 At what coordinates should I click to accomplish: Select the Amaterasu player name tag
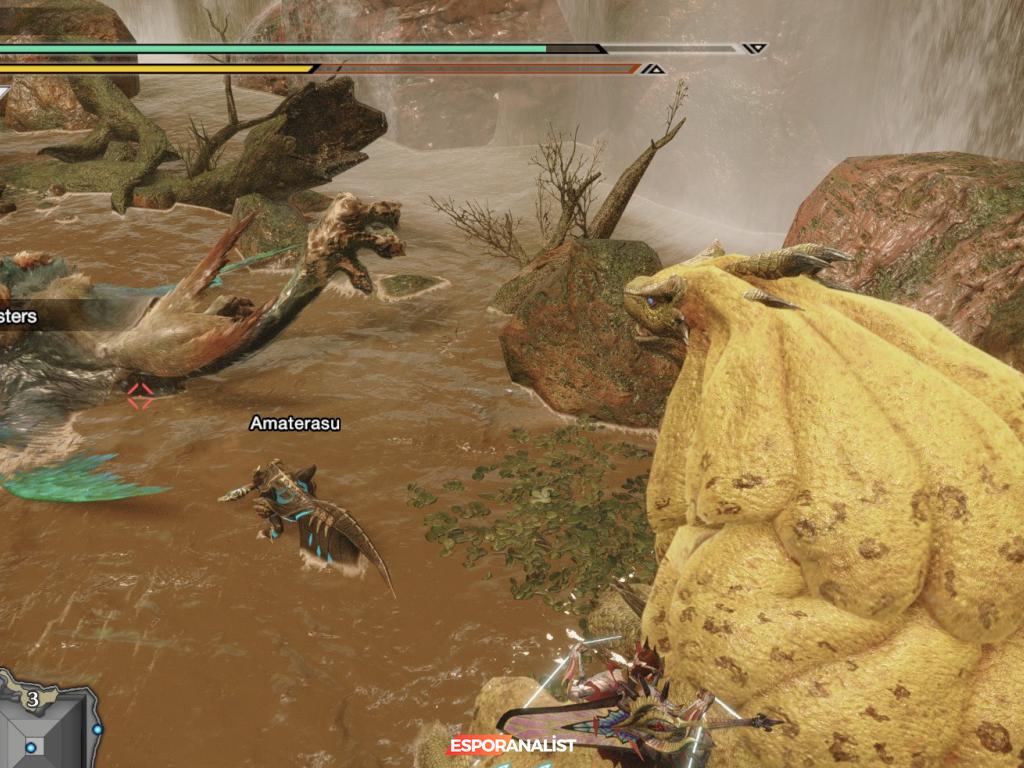pos(295,423)
